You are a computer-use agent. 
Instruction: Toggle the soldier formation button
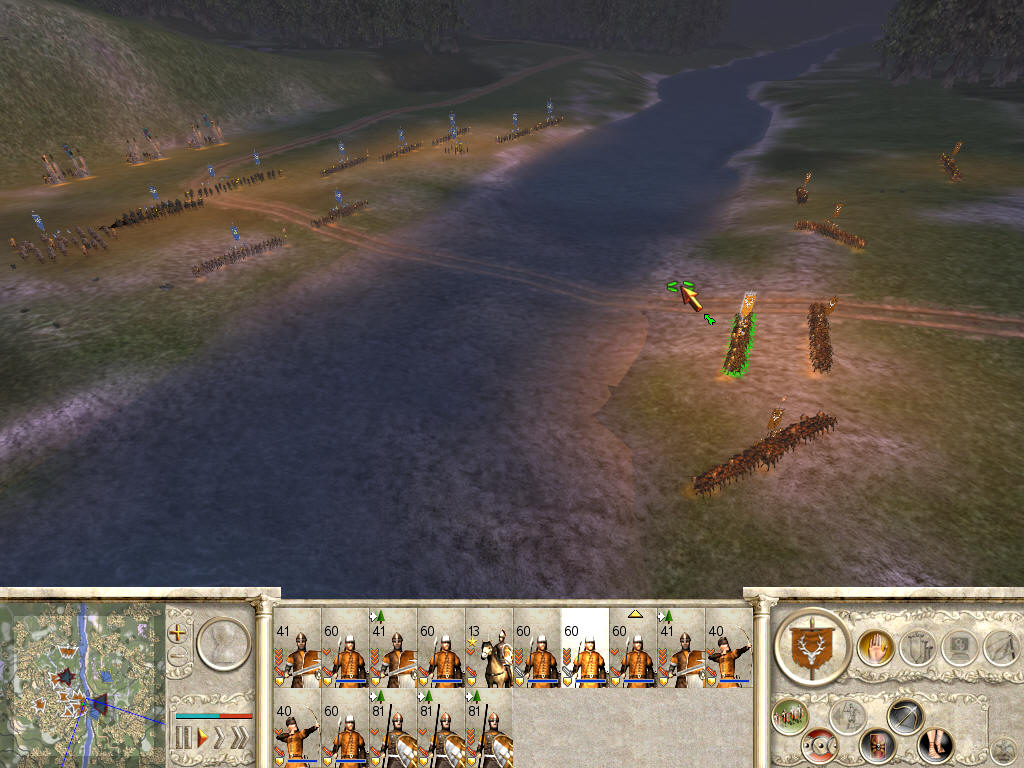(790, 717)
